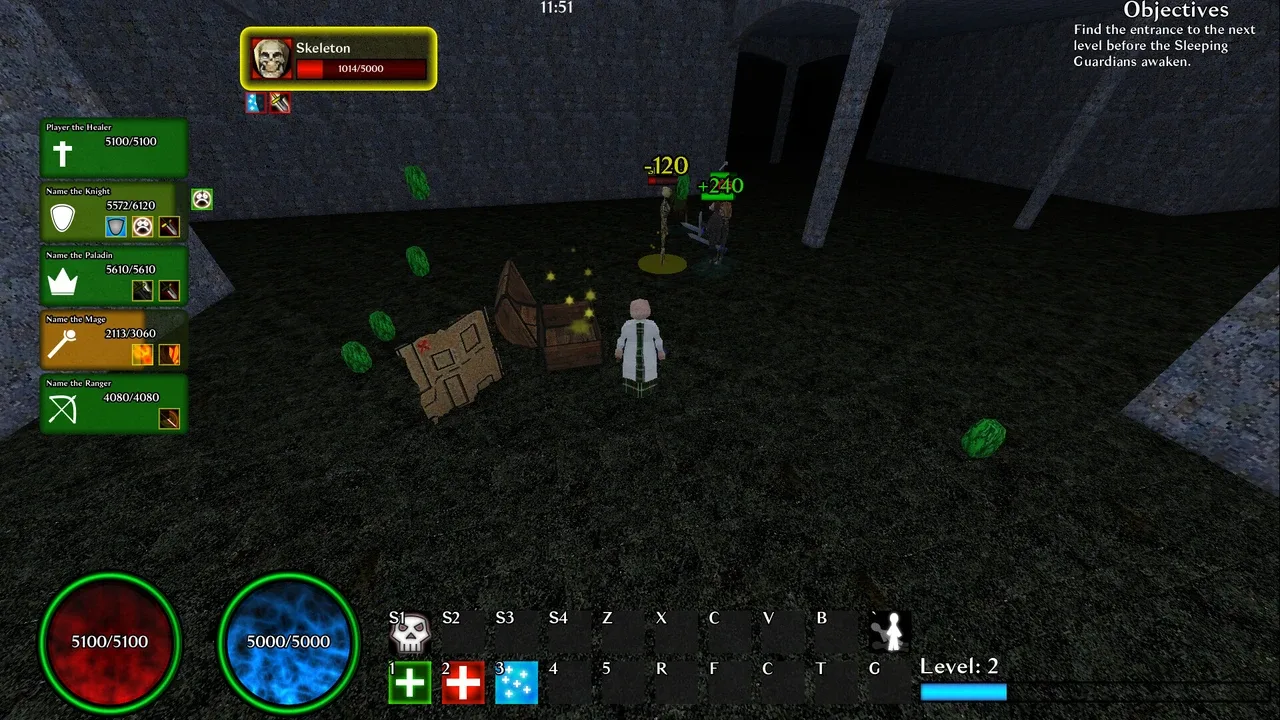Choose the Paladin party frame
This screenshot has height=720, width=1280.
113,275
